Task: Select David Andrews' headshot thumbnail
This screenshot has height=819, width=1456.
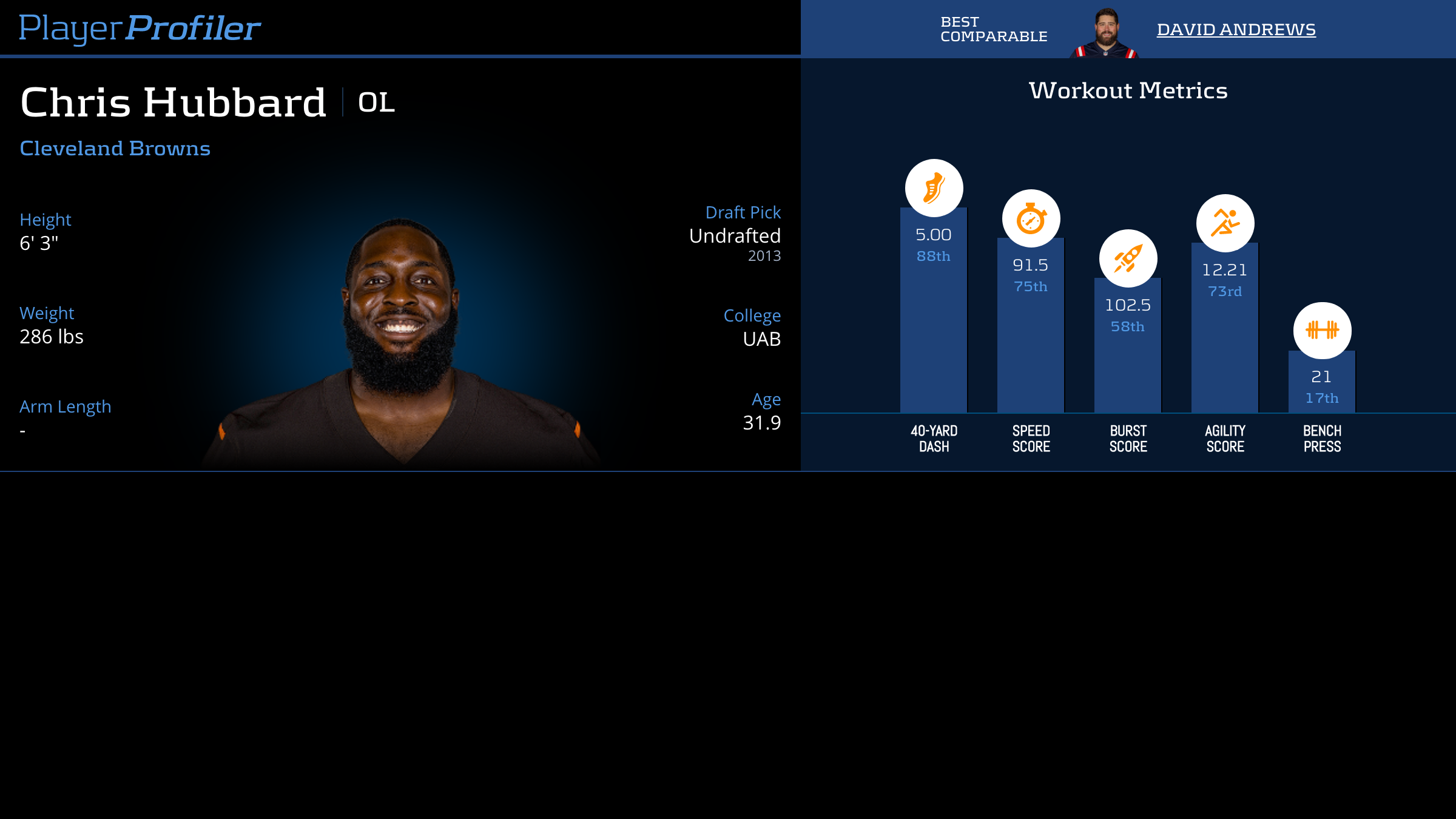Action: click(x=1105, y=33)
